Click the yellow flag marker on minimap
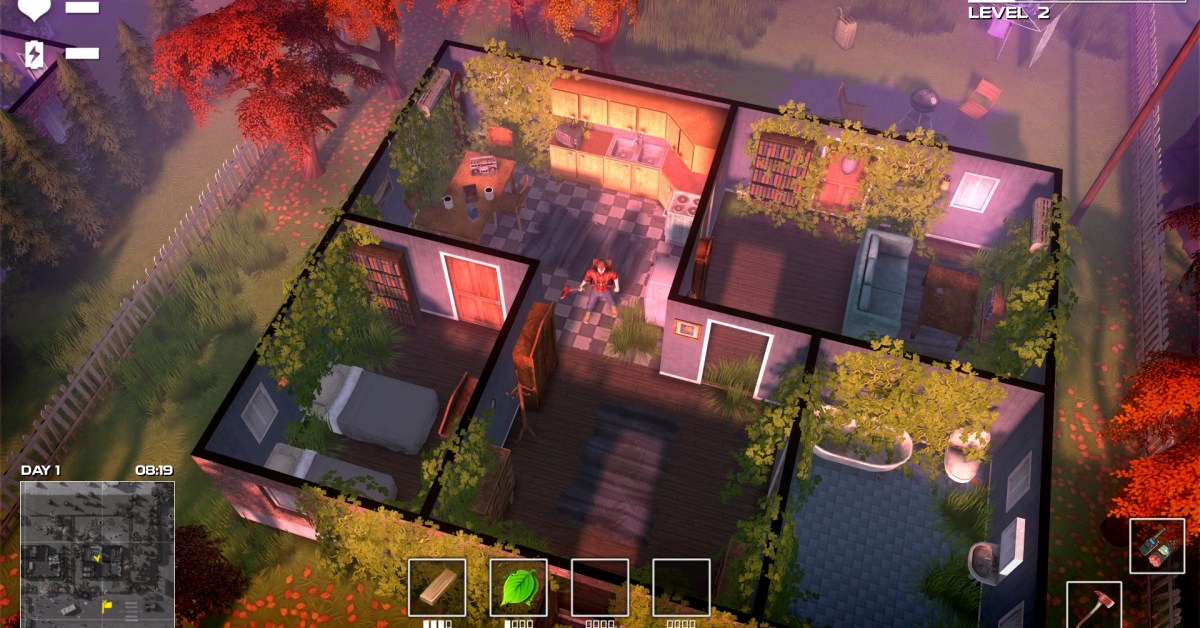This screenshot has width=1200, height=628. (106, 605)
